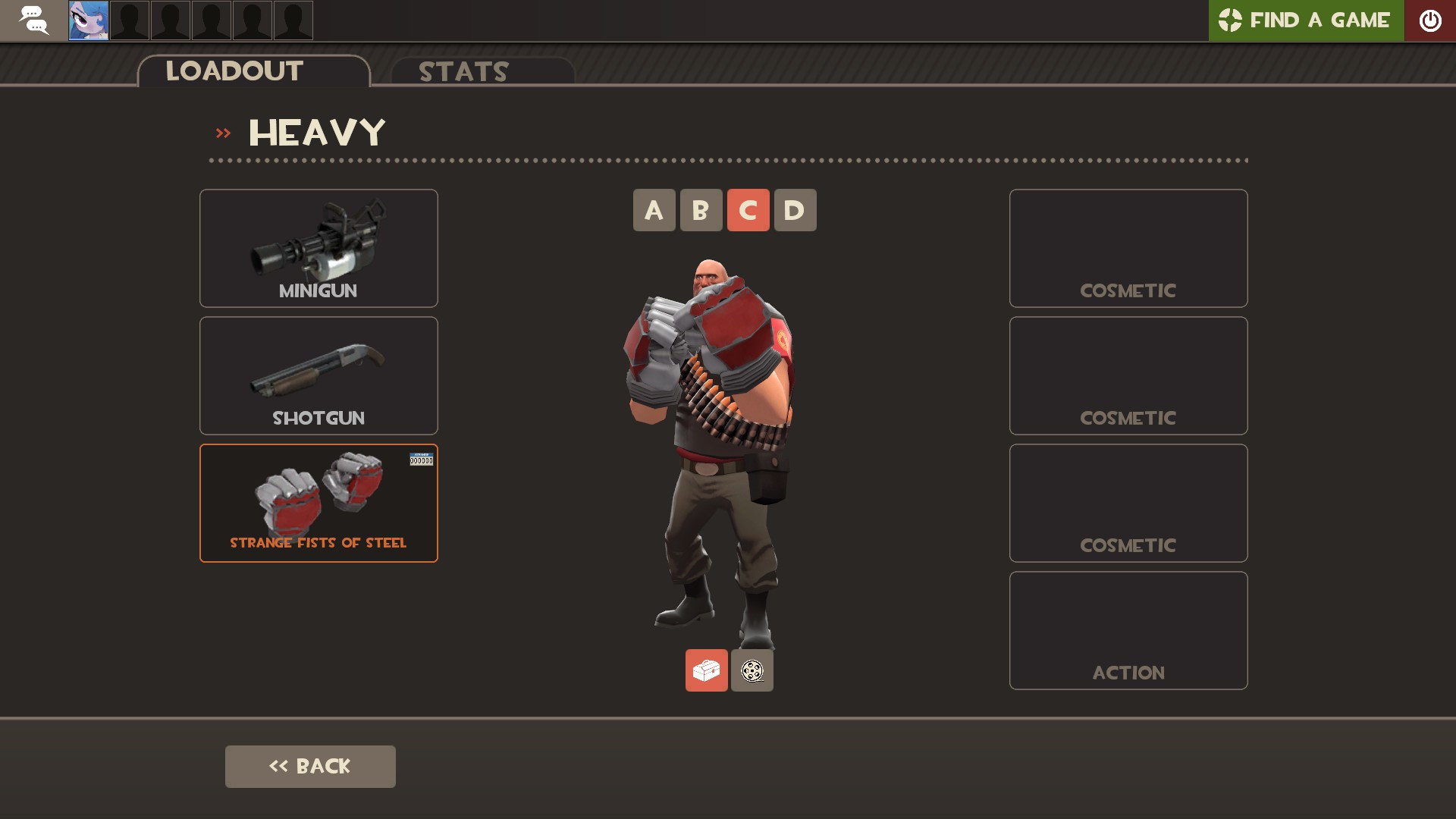Click your pony avatar in the top bar
The height and width of the screenshot is (819, 1456).
[89, 20]
